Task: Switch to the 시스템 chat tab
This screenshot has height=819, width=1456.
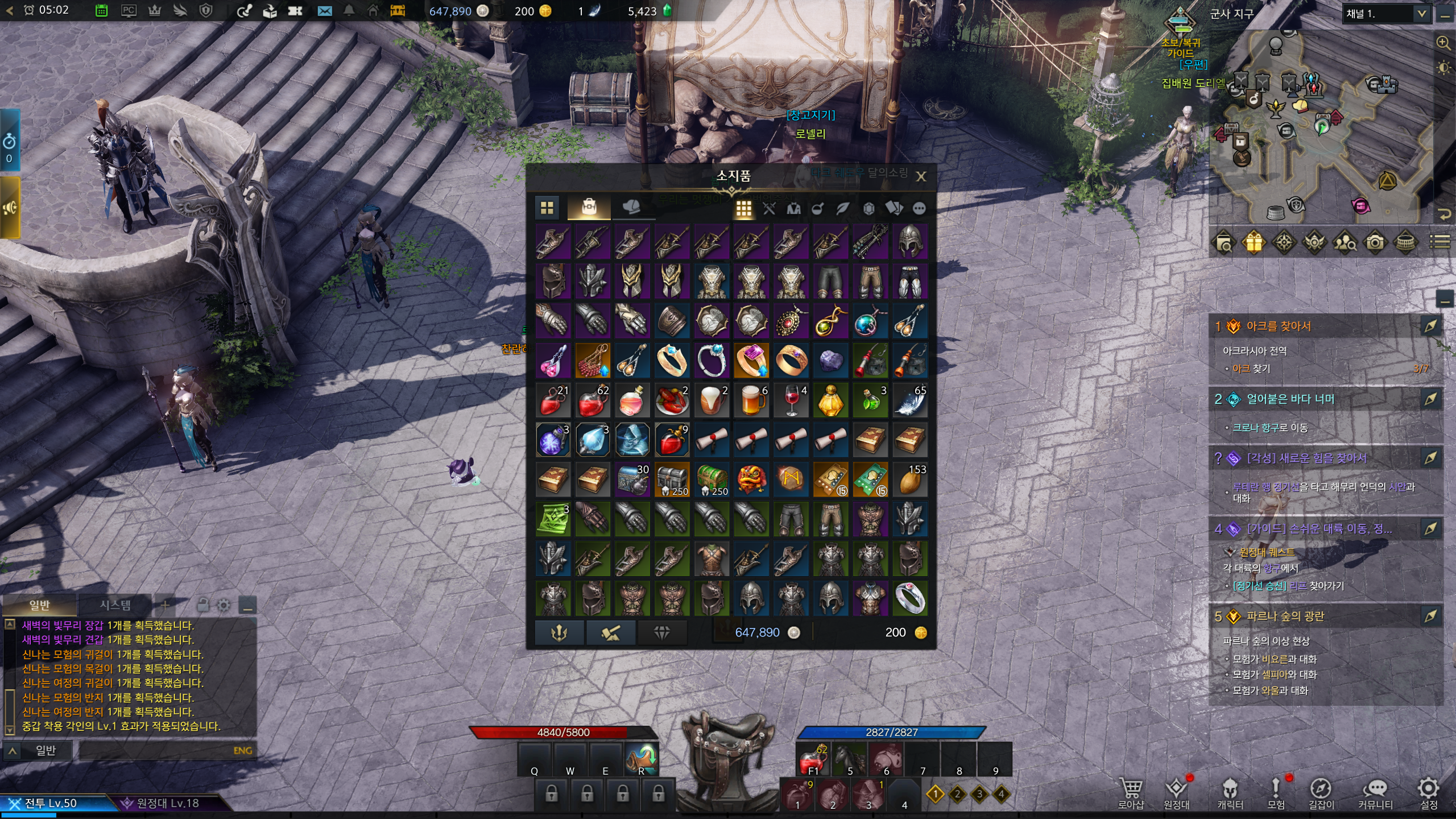Action: pos(115,605)
